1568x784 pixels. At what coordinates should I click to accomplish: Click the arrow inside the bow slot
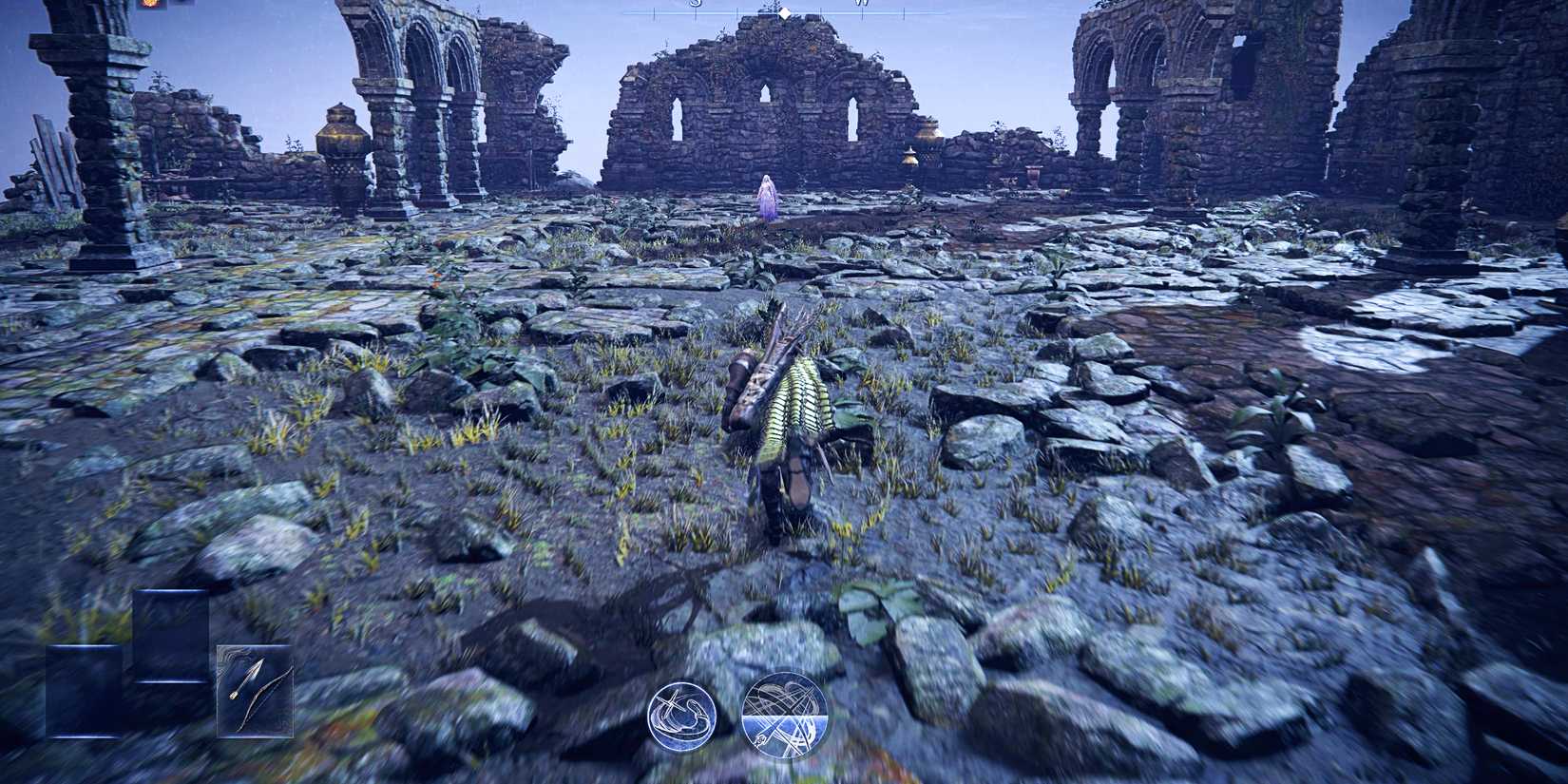(245, 679)
